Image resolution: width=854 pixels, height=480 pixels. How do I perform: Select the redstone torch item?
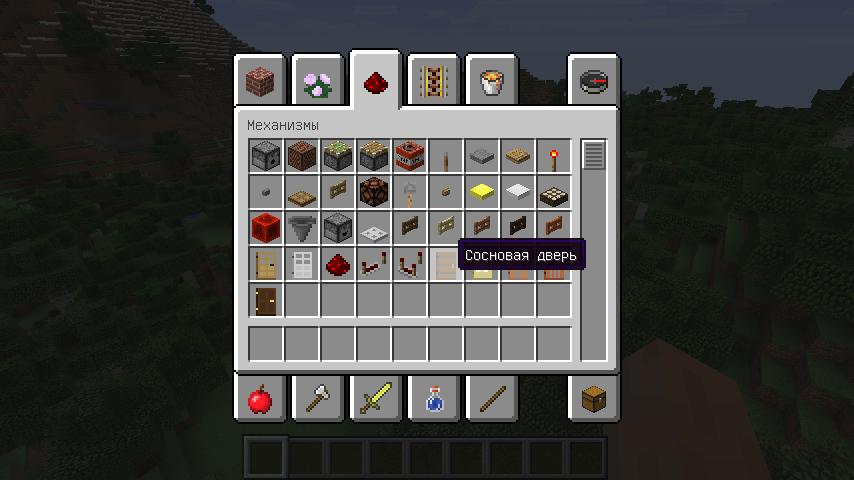[553, 156]
